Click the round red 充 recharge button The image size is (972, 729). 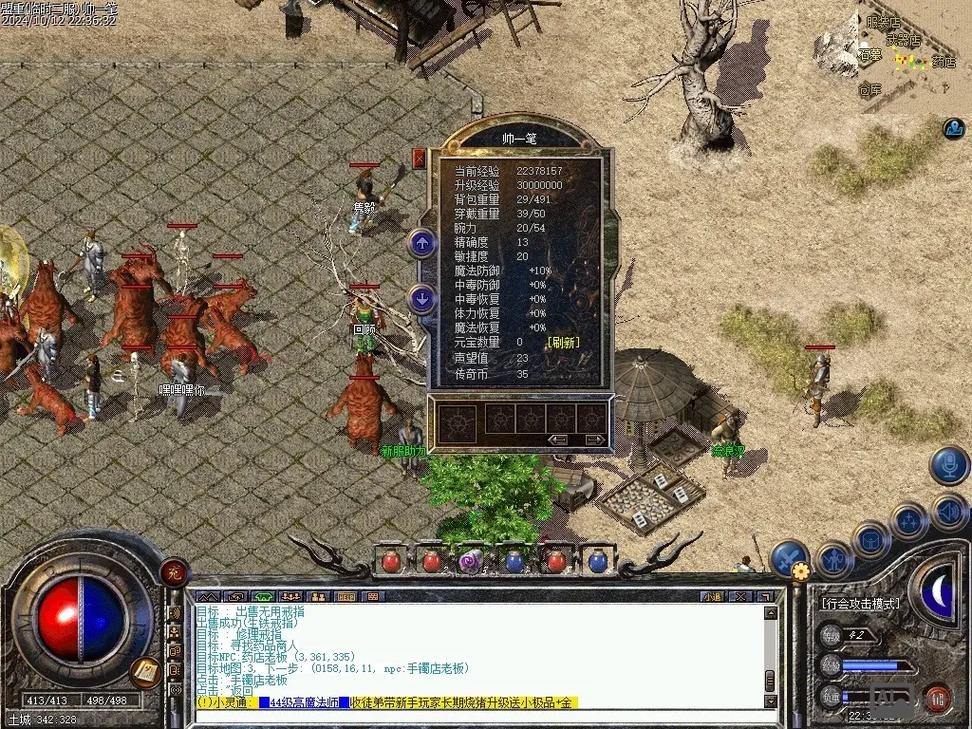point(174,572)
